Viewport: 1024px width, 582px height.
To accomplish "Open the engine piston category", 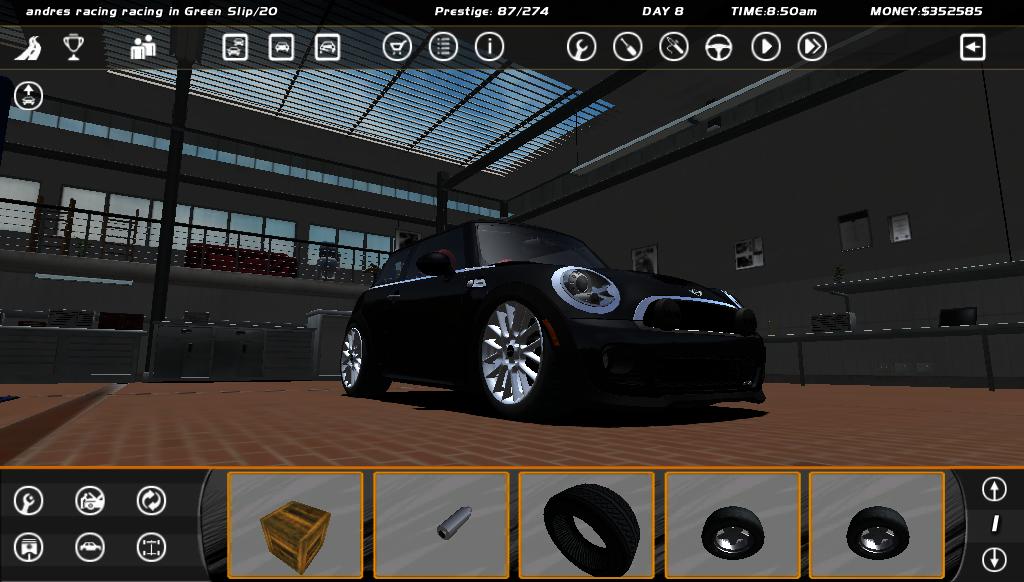I will 29,547.
